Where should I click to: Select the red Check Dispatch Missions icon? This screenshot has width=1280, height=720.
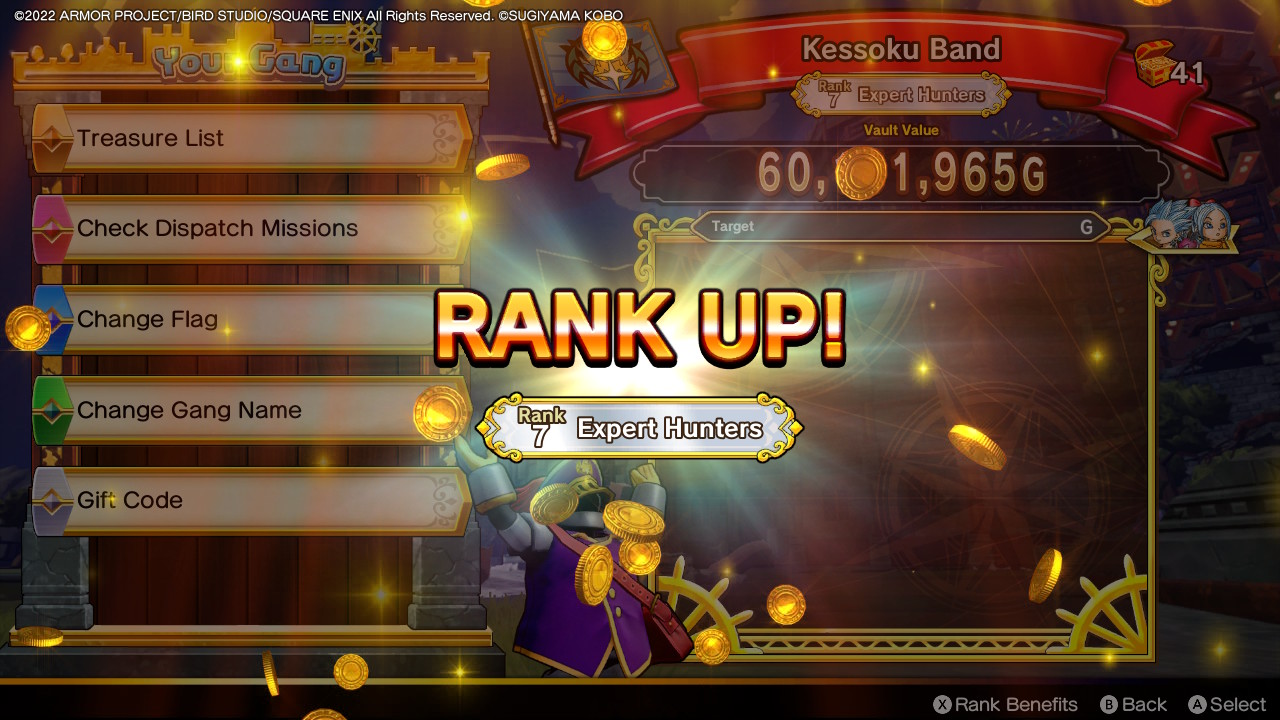pyautogui.click(x=55, y=228)
